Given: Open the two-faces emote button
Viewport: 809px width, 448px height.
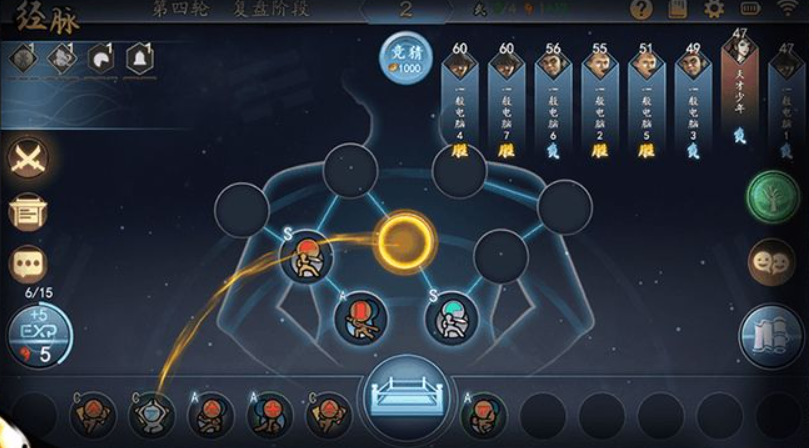Looking at the screenshot, I should pos(773,263).
